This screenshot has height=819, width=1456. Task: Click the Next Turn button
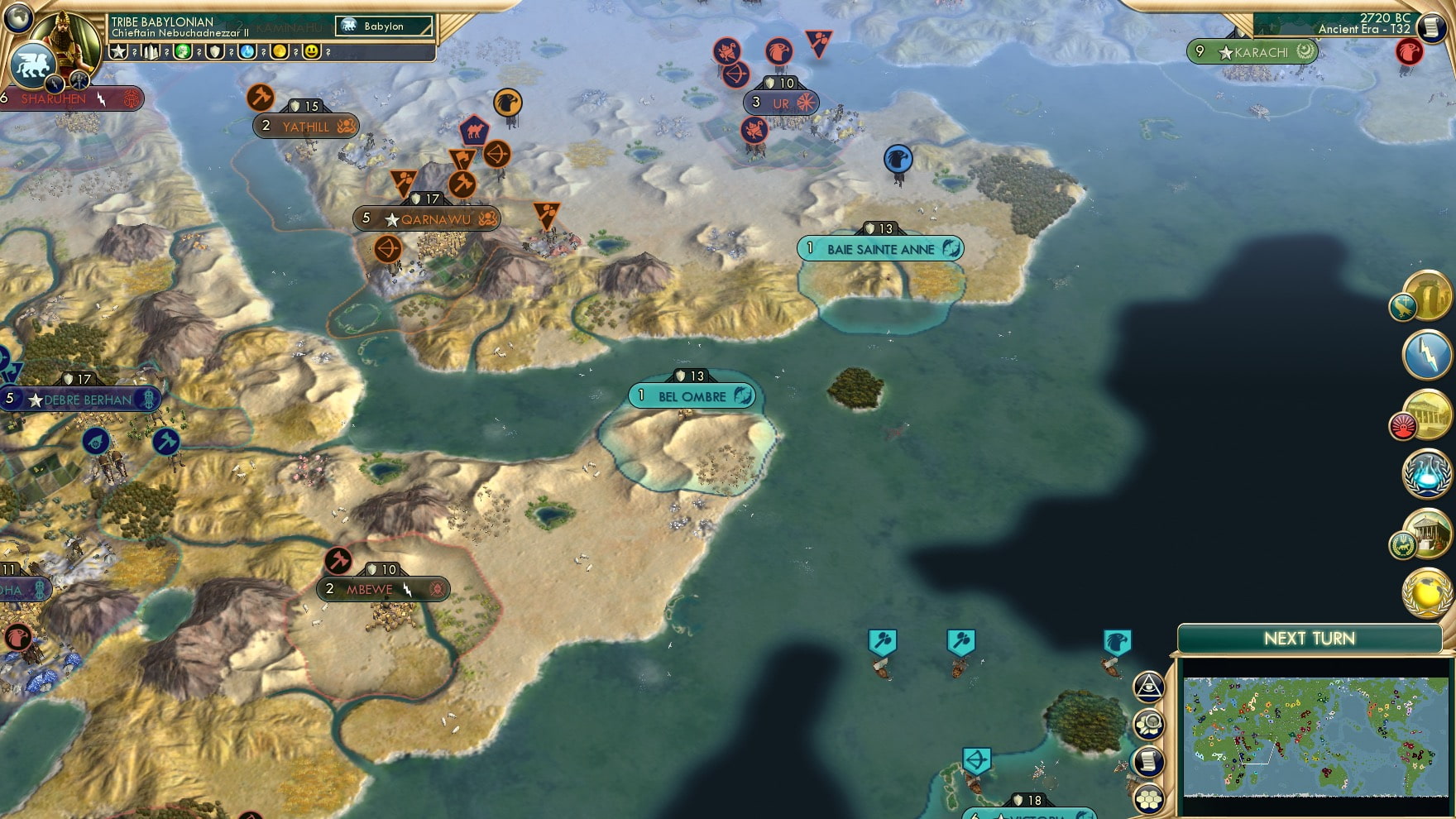pyautogui.click(x=1310, y=639)
